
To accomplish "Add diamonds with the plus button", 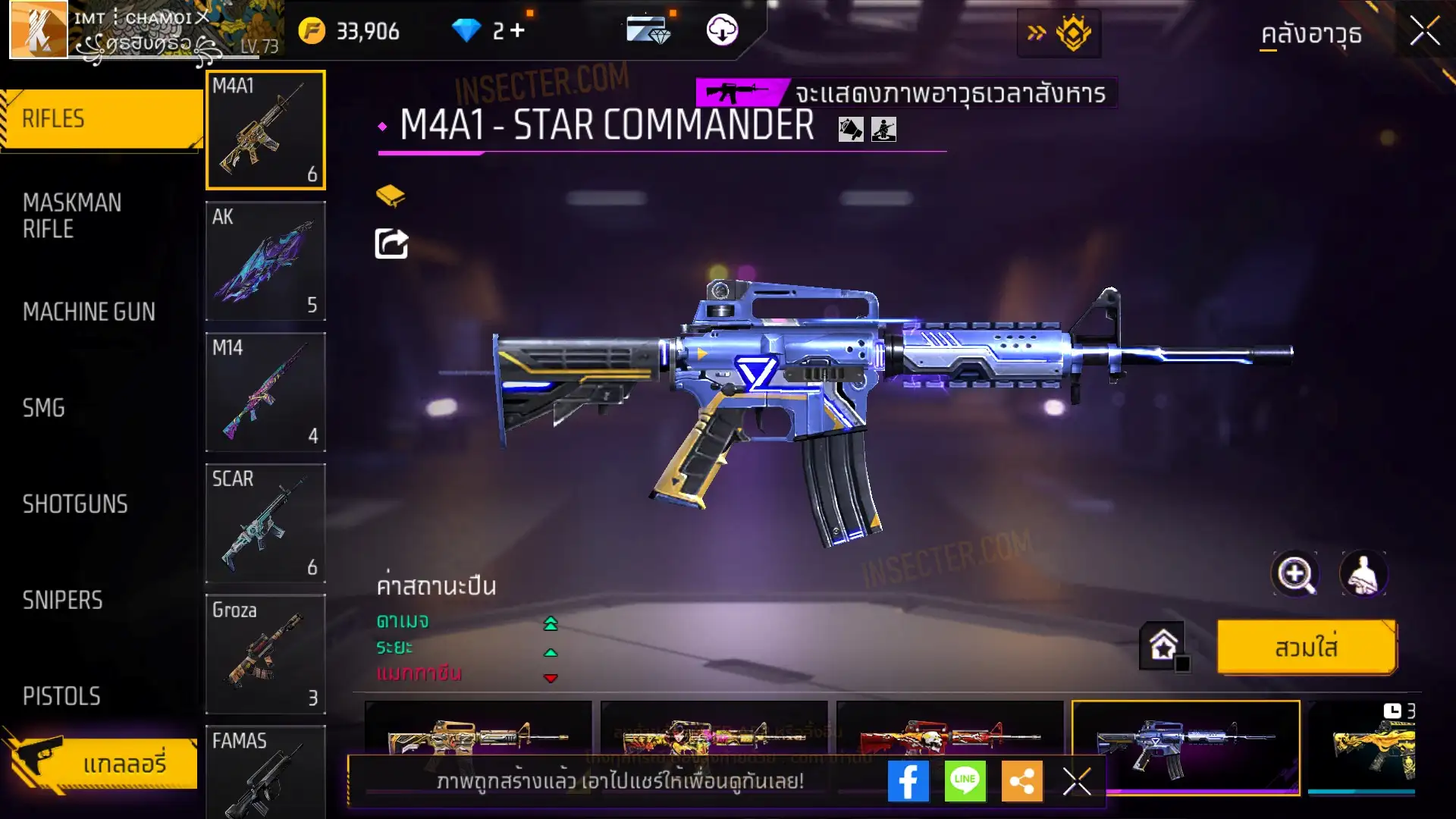I will 517,30.
